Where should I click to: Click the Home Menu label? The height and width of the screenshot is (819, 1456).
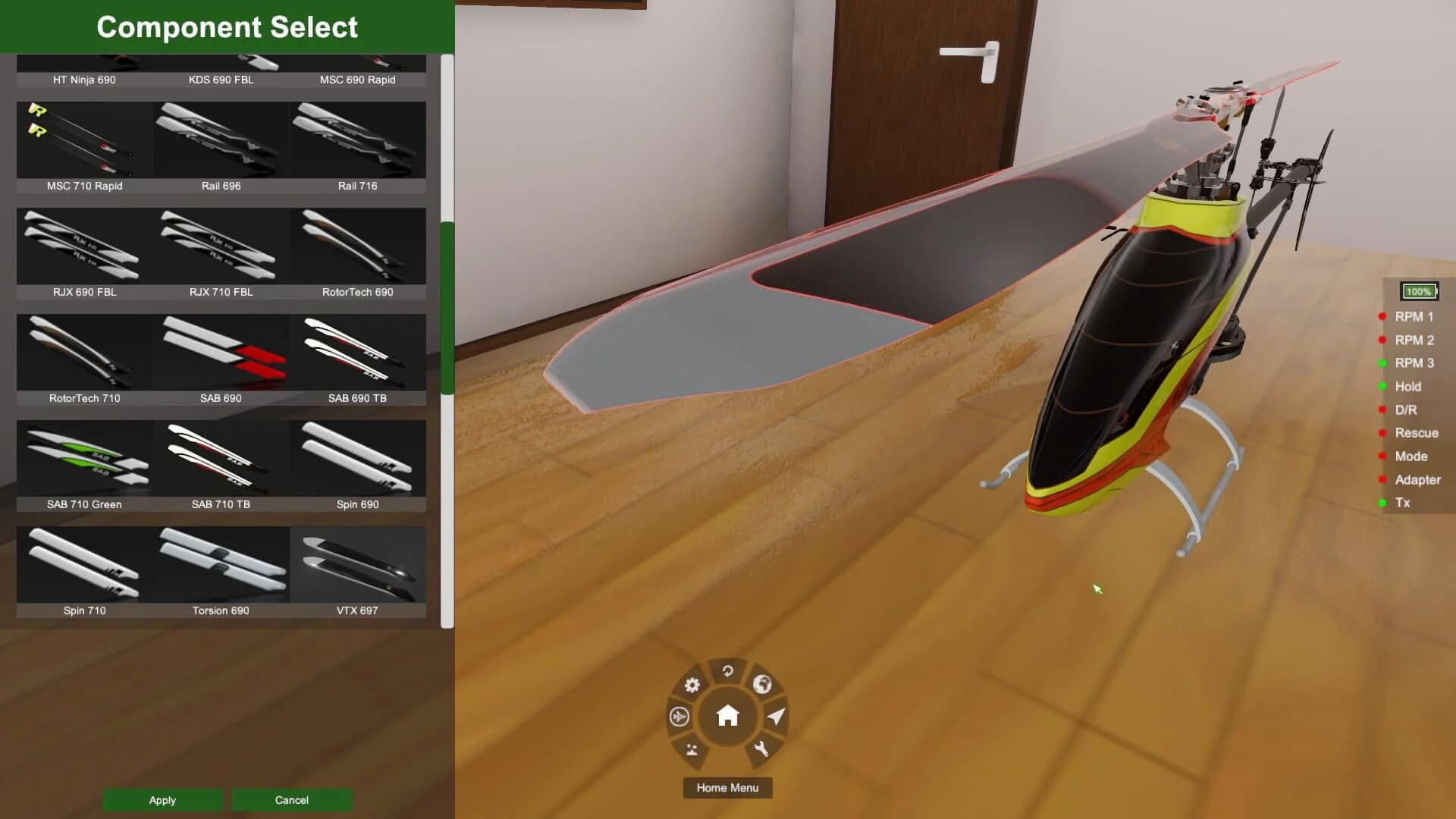click(727, 788)
